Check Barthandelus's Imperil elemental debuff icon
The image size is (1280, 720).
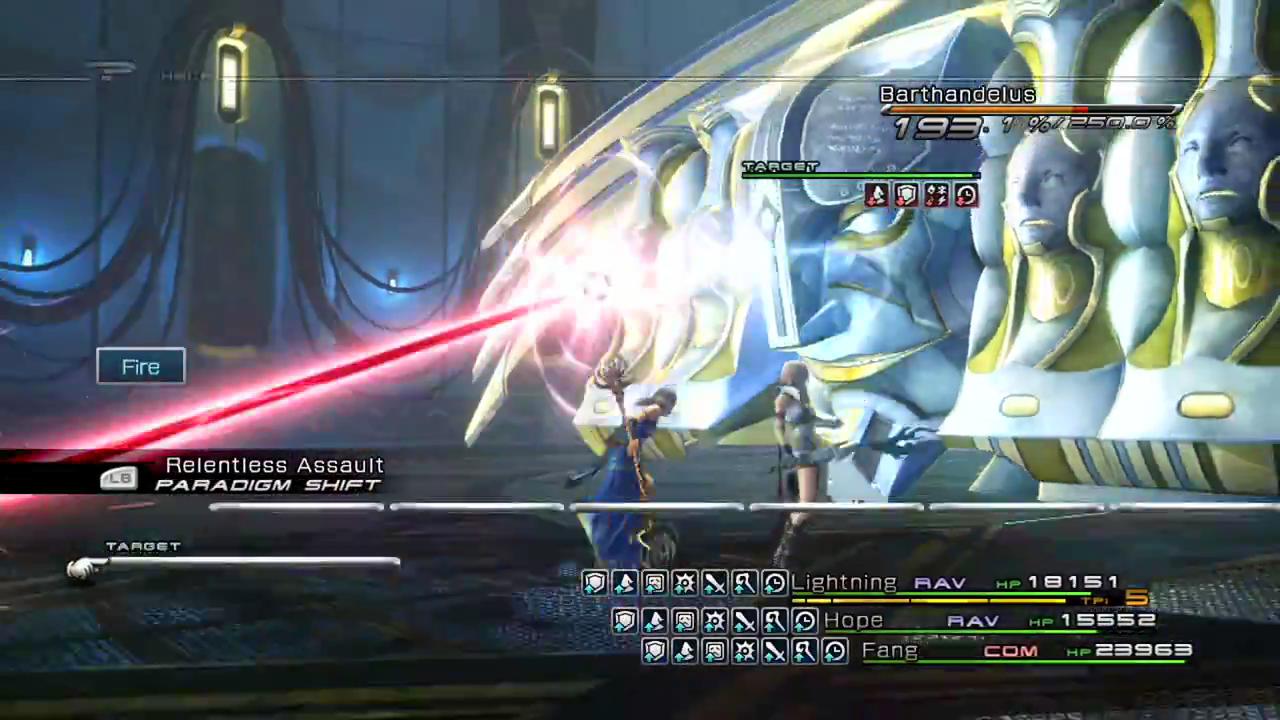(x=936, y=195)
